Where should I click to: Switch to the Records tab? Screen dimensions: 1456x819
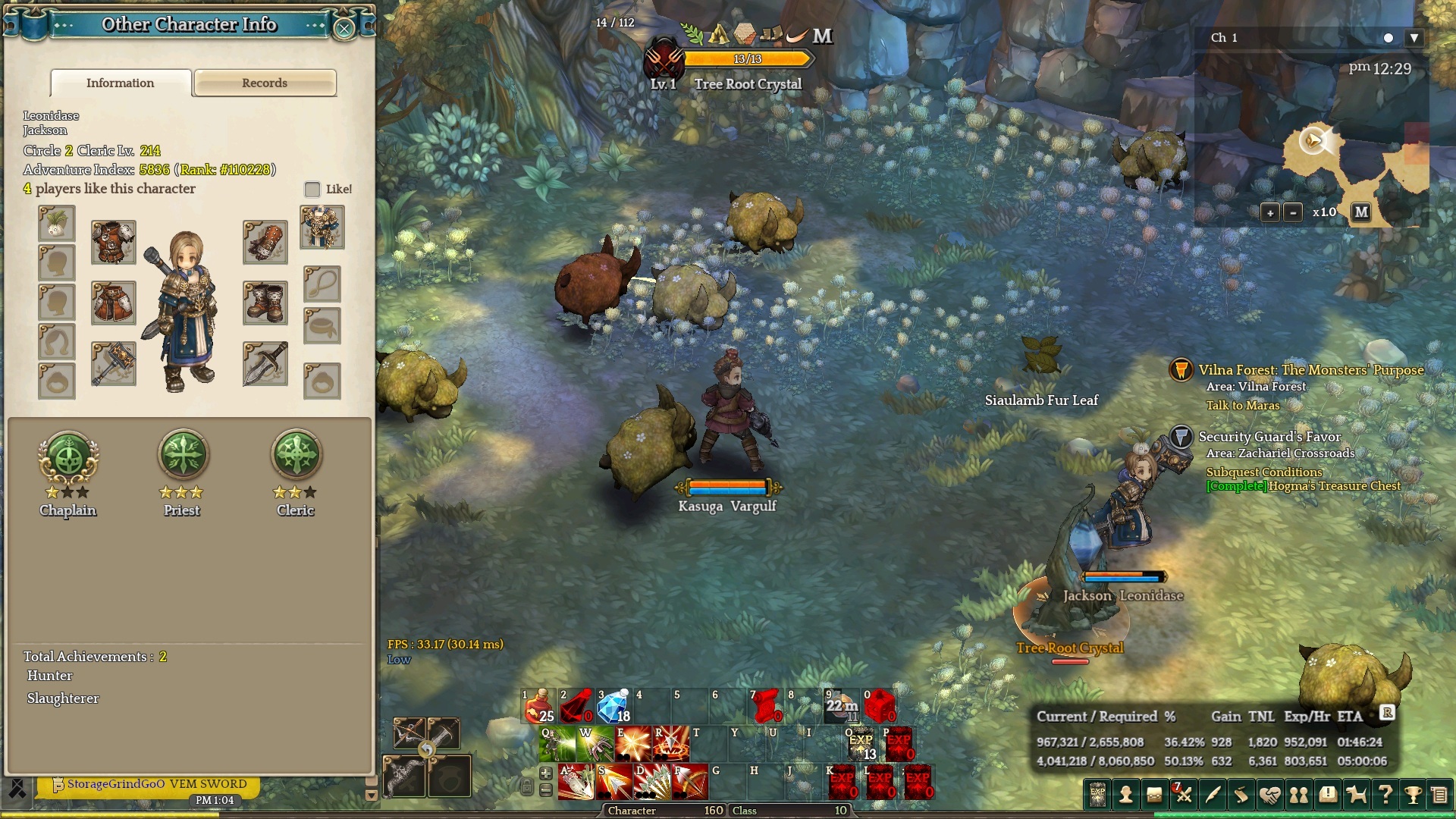pyautogui.click(x=265, y=83)
